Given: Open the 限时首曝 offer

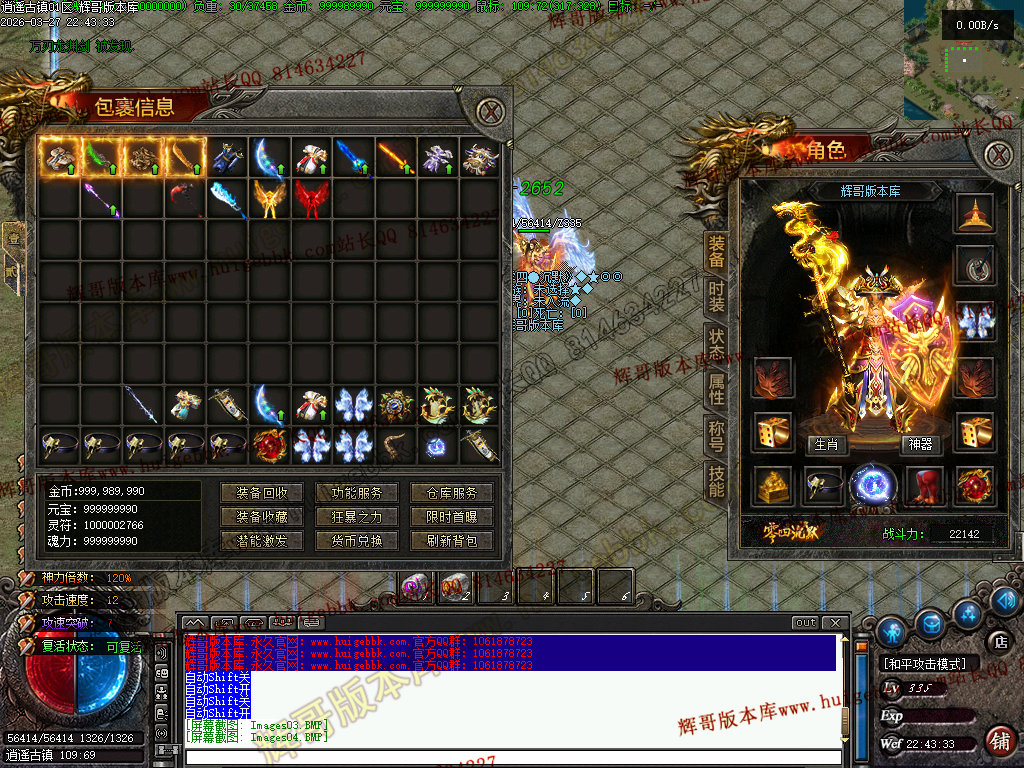Looking at the screenshot, I should click(451, 517).
